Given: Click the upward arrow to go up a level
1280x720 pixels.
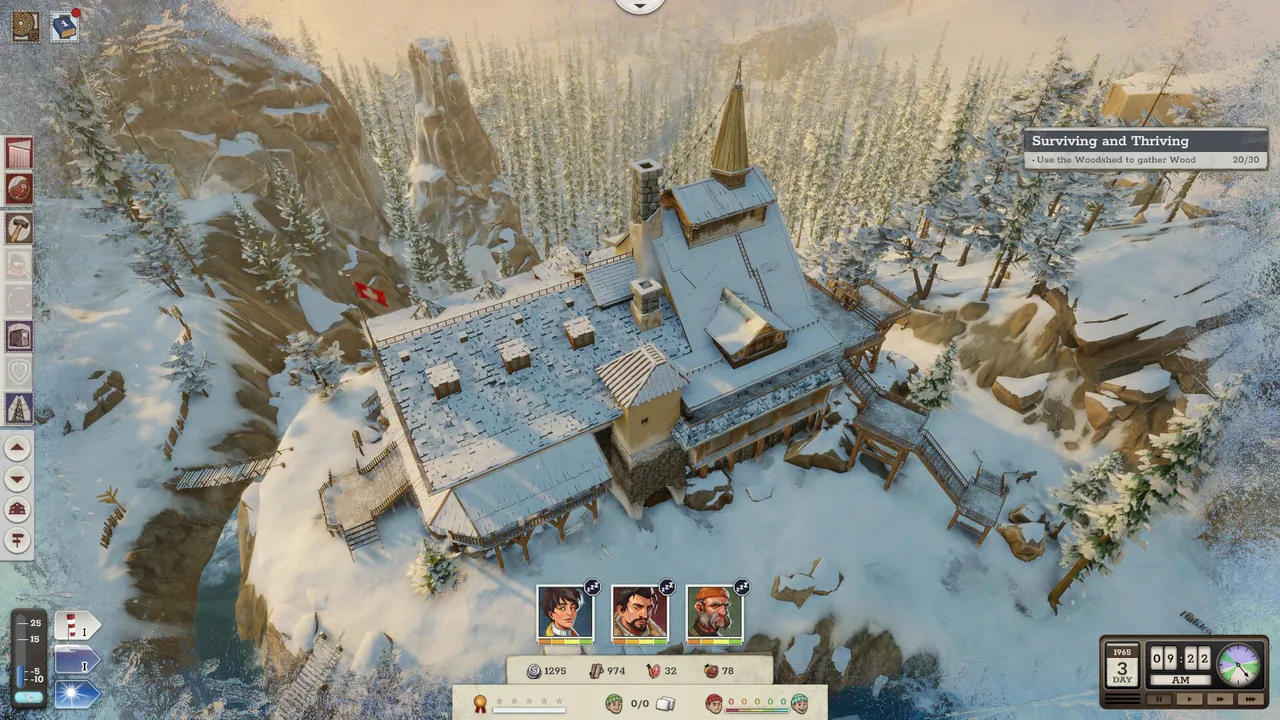Looking at the screenshot, I should point(17,448).
